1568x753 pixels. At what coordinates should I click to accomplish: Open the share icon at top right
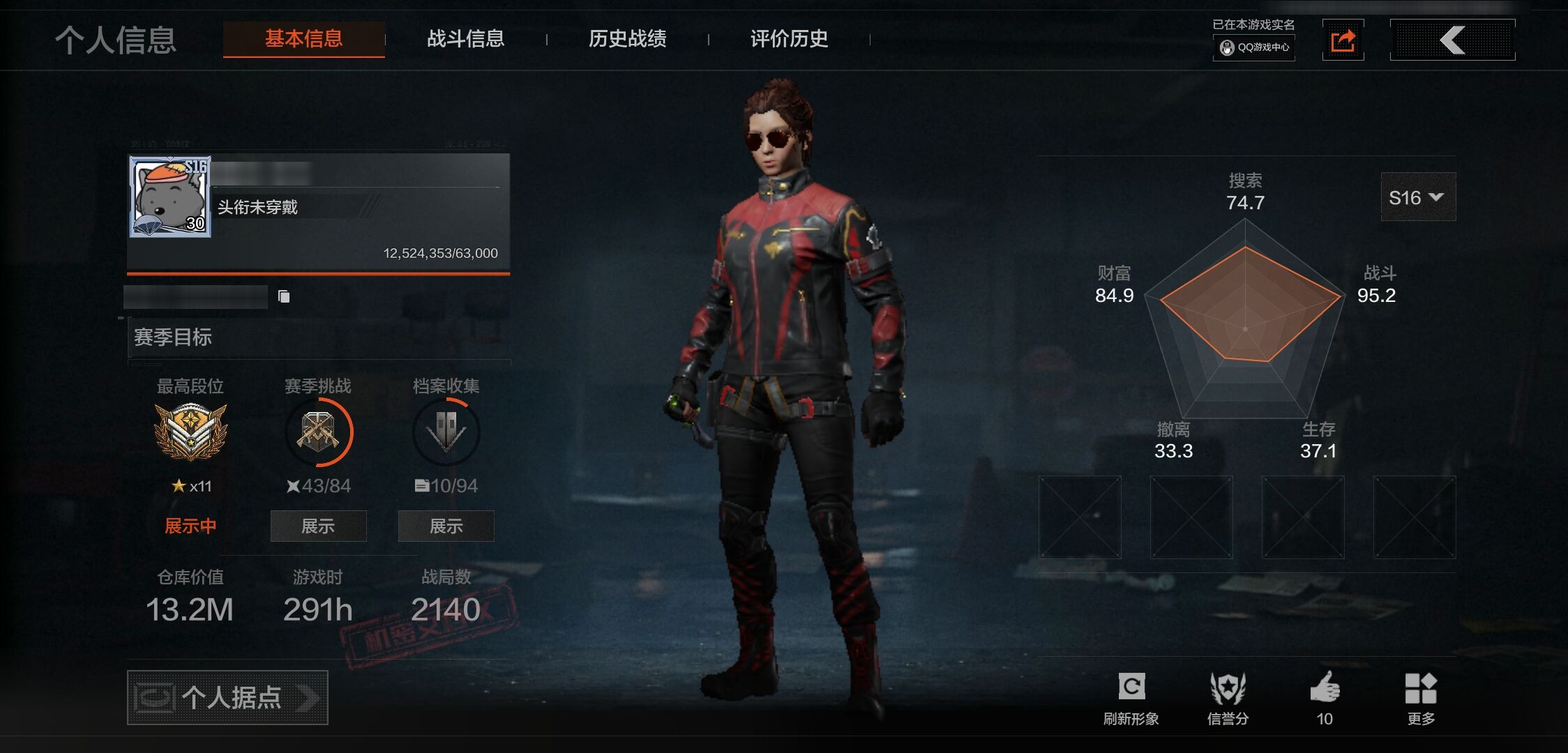[1343, 40]
